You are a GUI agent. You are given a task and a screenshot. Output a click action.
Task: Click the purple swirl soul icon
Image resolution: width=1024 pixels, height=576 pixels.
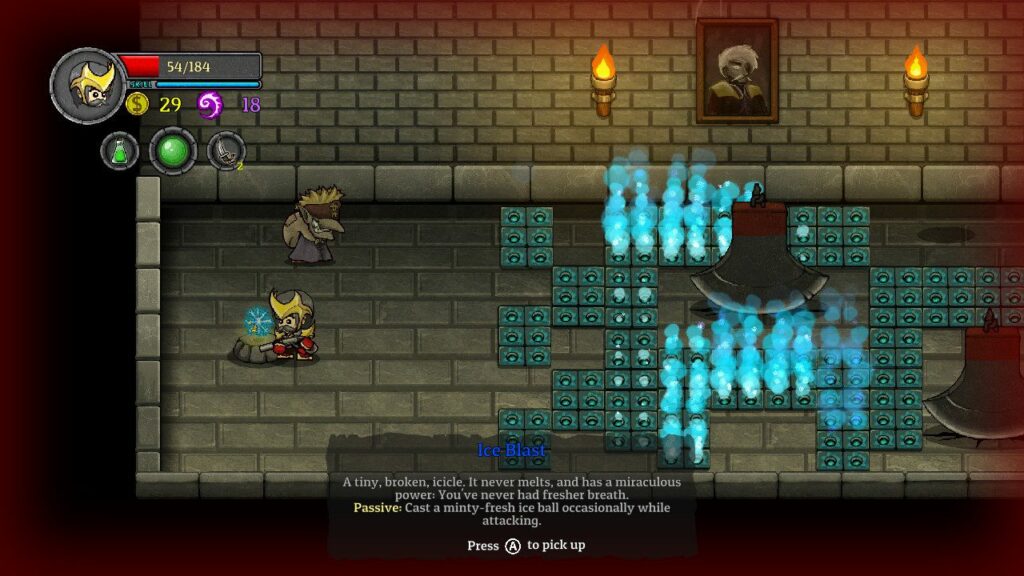click(x=210, y=104)
